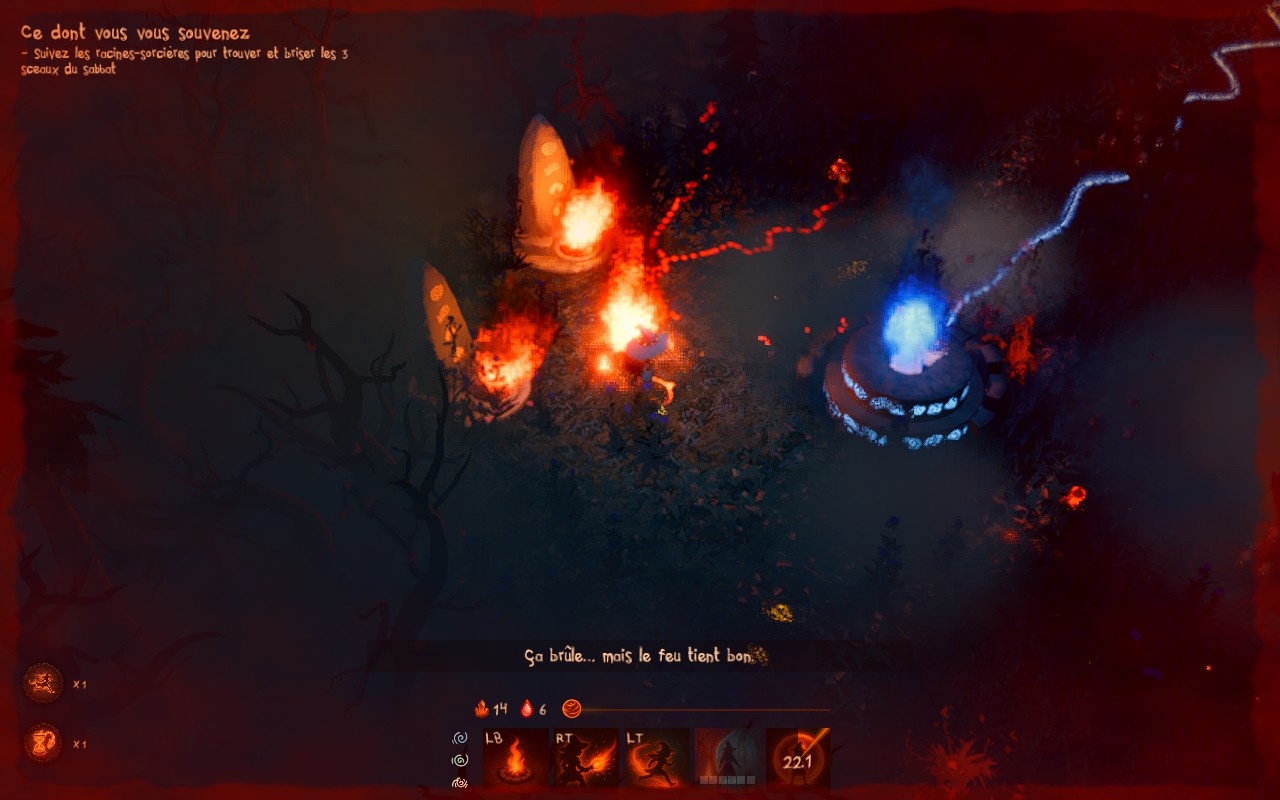Select the flaming hourglass buff icon
Image resolution: width=1280 pixels, height=800 pixels.
click(43, 743)
